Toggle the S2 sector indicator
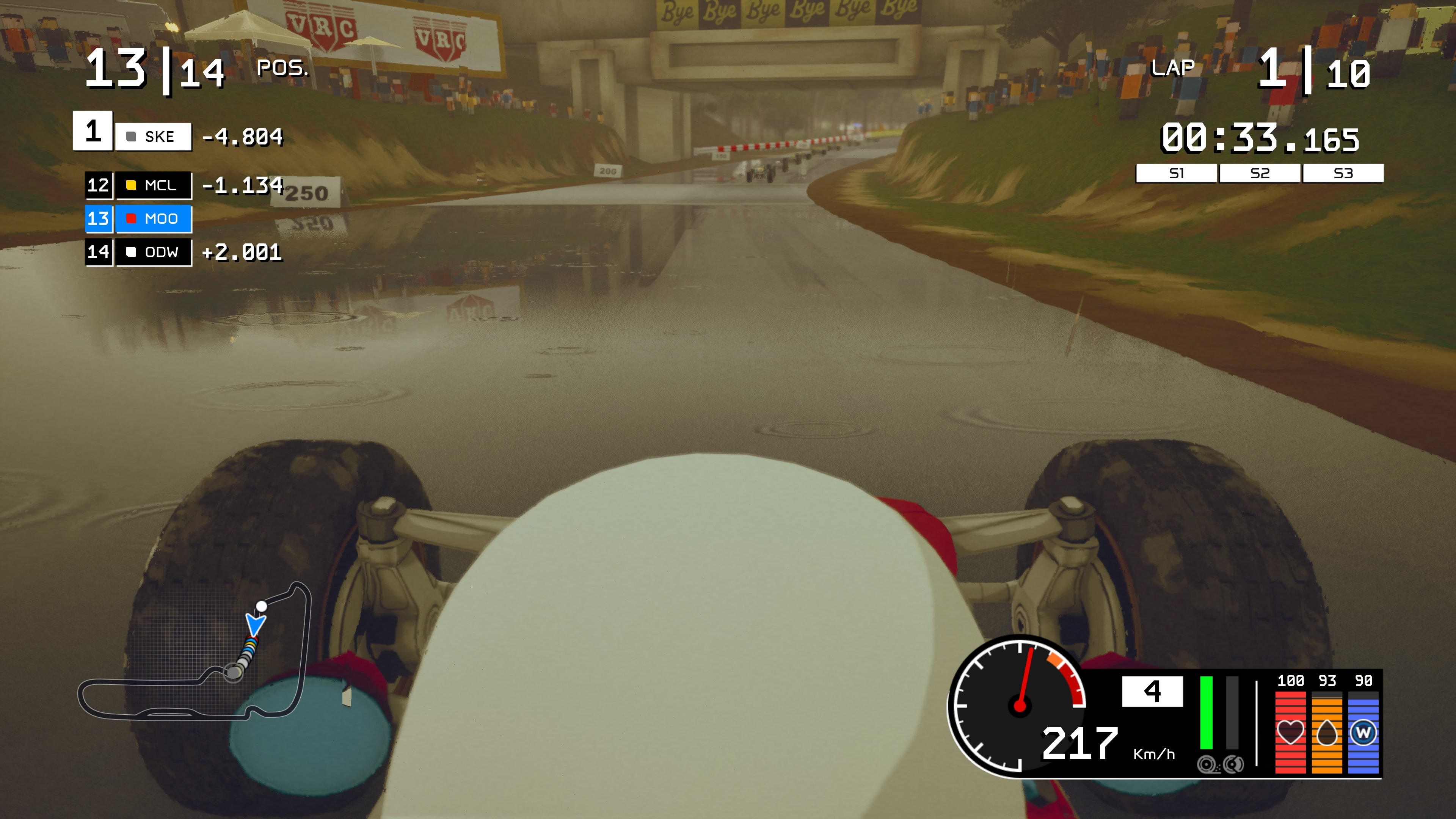Screen dimensions: 1456x819 point(1260,174)
